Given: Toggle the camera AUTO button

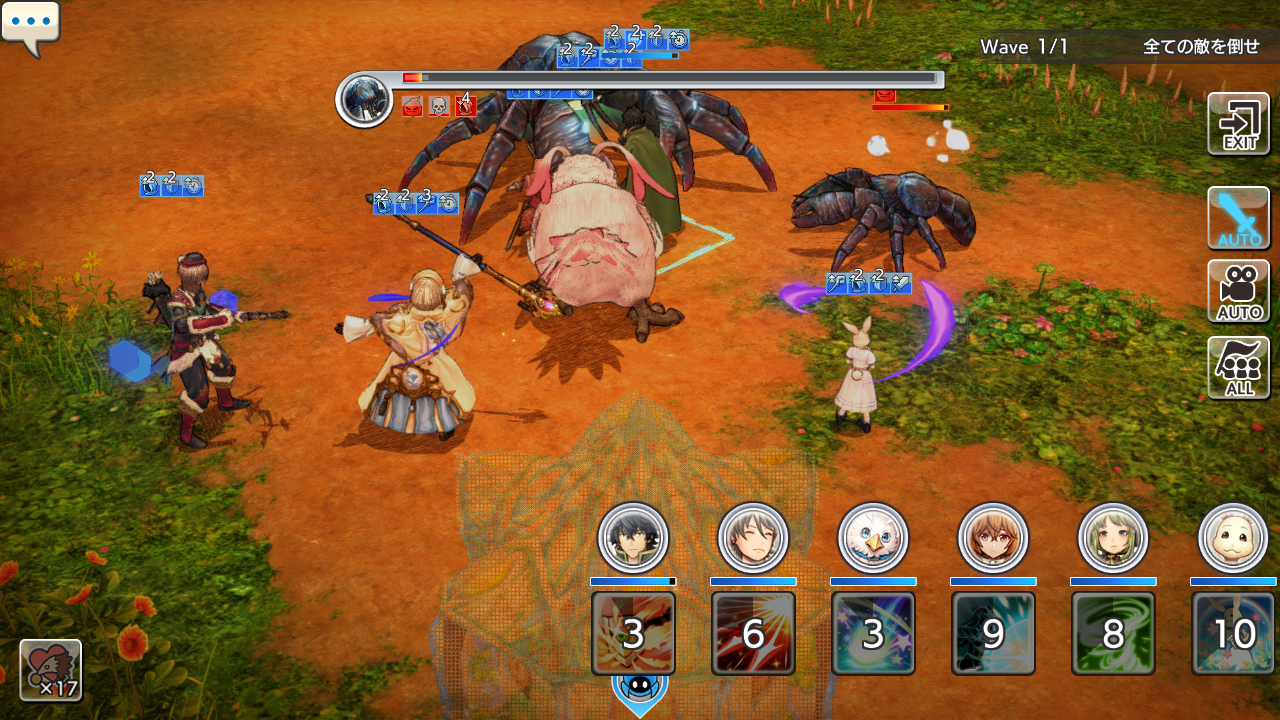Looking at the screenshot, I should [x=1238, y=292].
